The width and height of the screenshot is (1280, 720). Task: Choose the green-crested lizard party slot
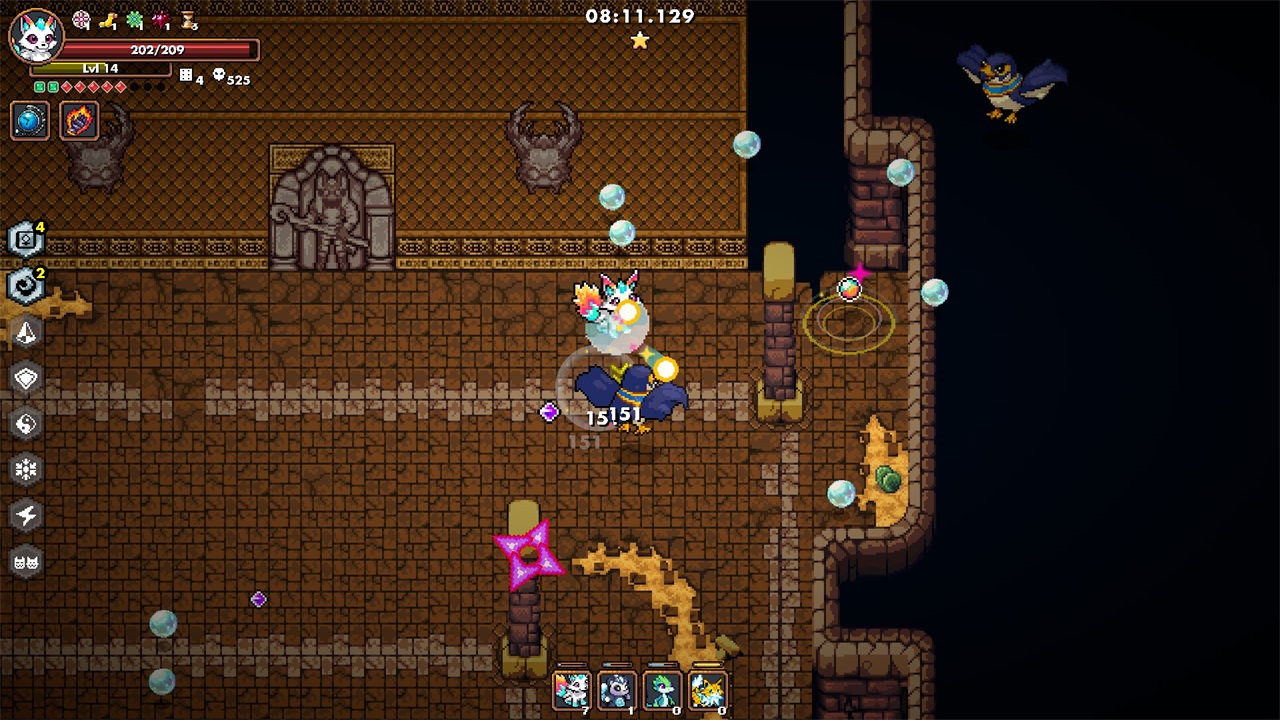click(662, 689)
